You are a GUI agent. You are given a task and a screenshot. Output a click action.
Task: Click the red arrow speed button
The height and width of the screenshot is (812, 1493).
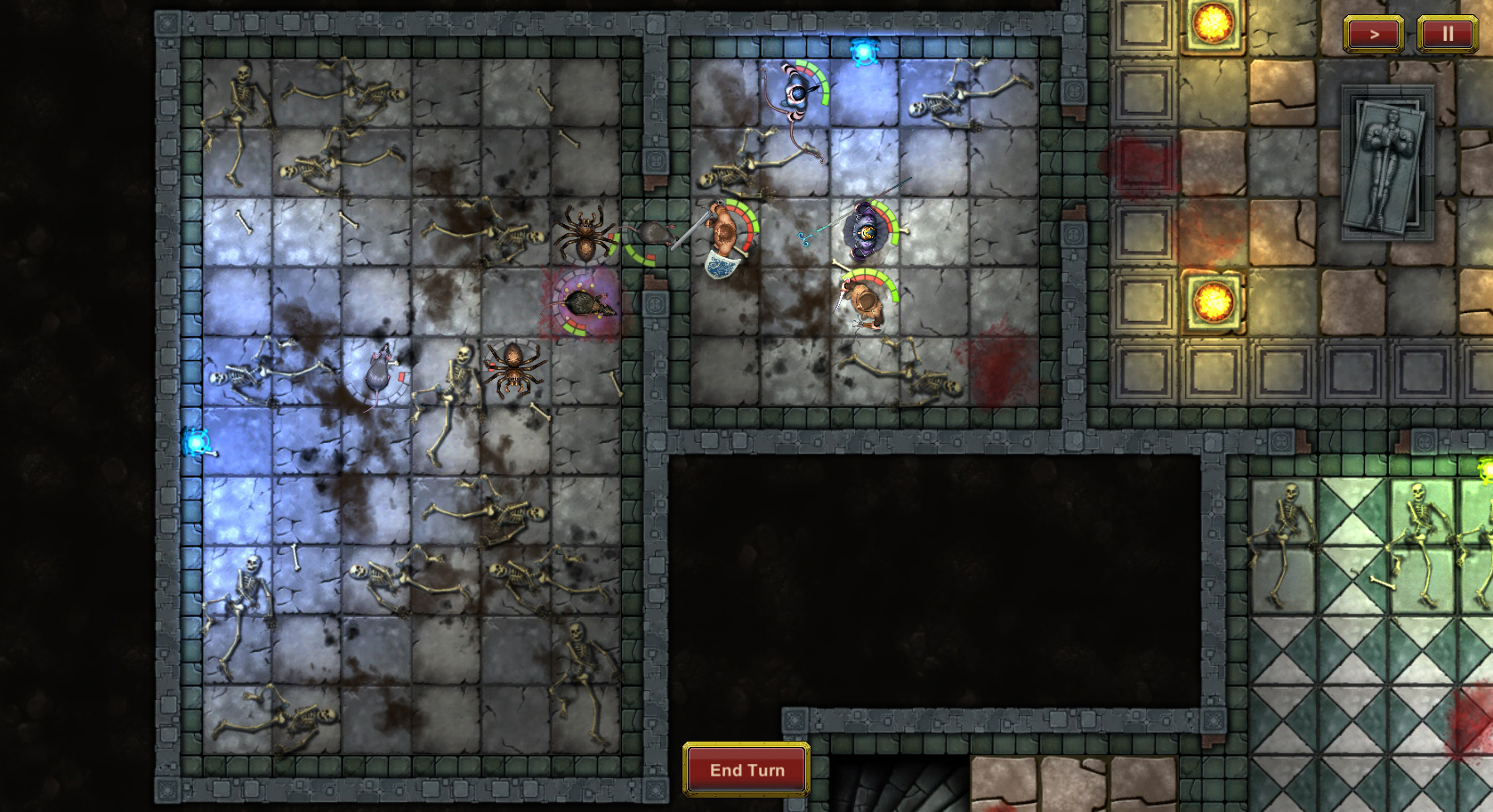point(1373,35)
